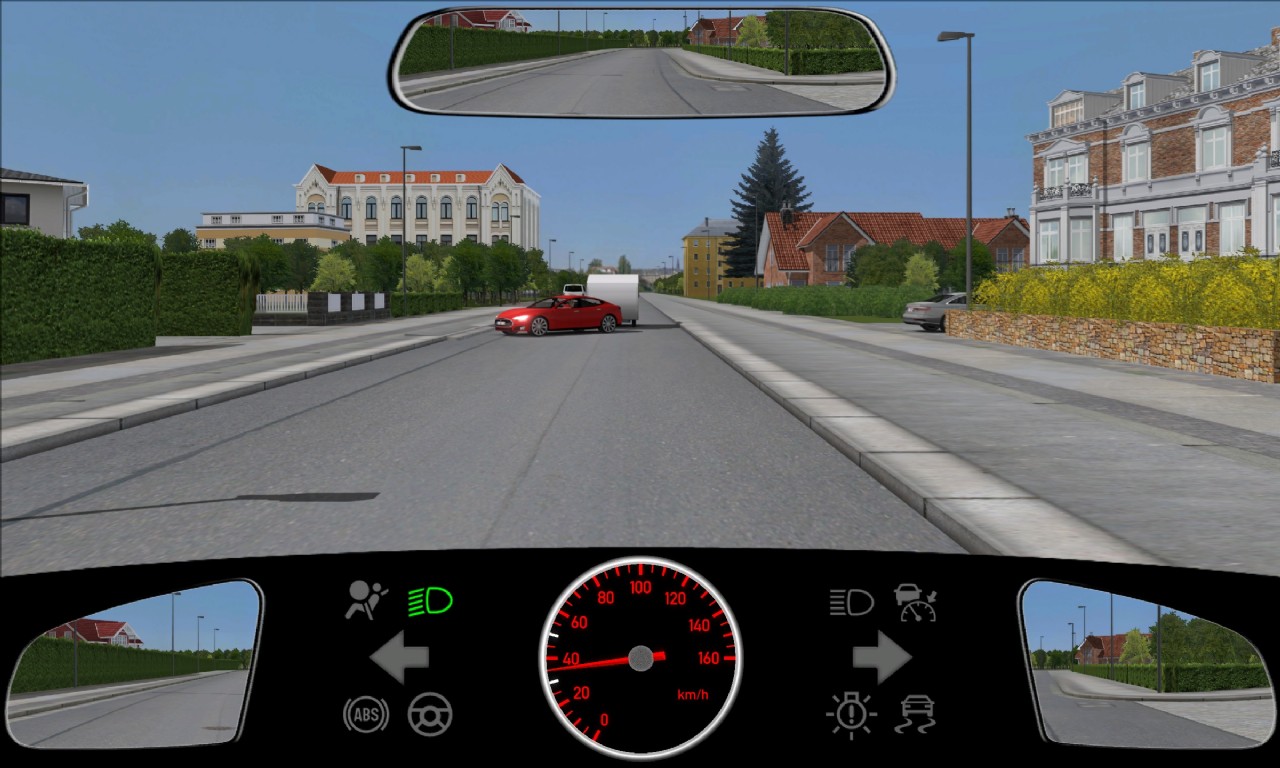Click the ABS warning light
The height and width of the screenshot is (768, 1280).
pyautogui.click(x=365, y=715)
